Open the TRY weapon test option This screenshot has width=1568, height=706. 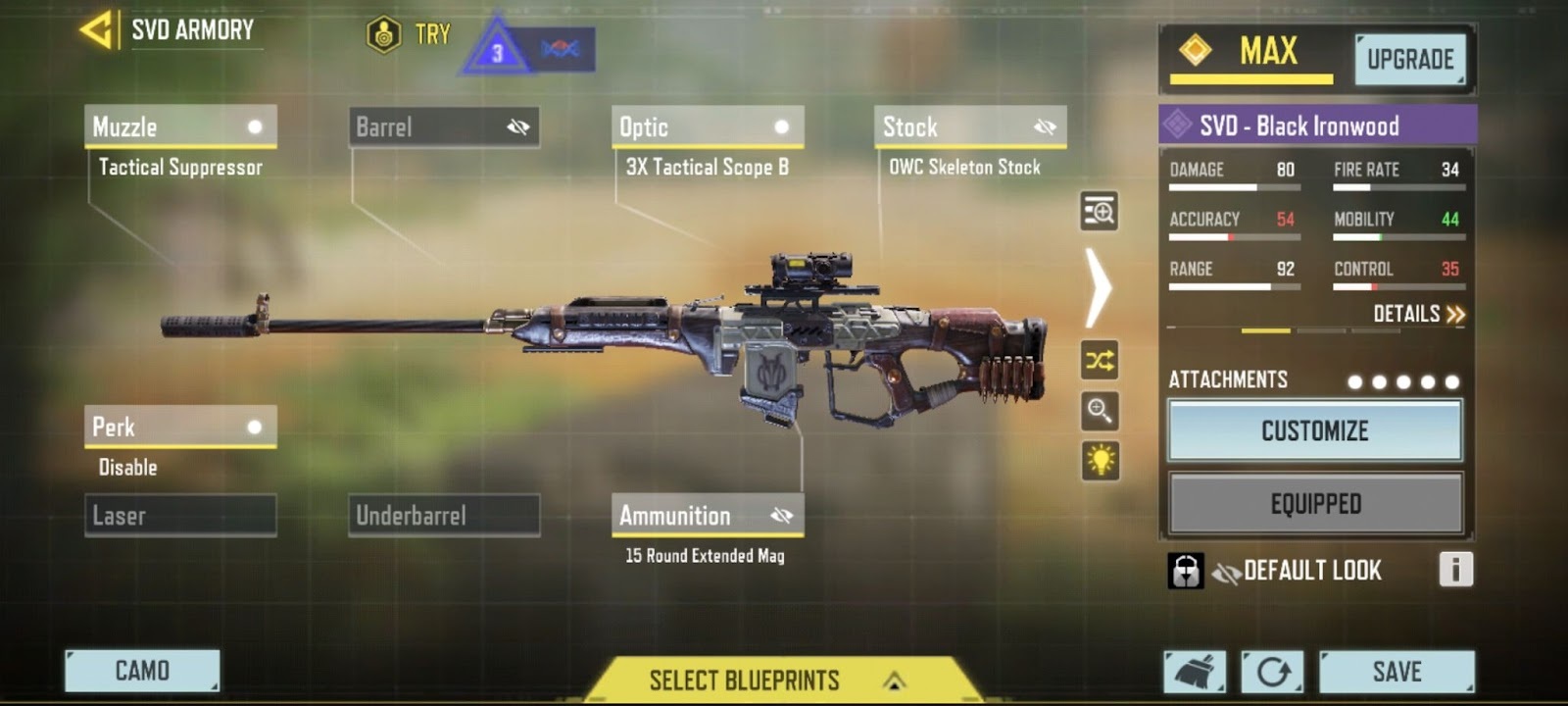click(x=409, y=35)
